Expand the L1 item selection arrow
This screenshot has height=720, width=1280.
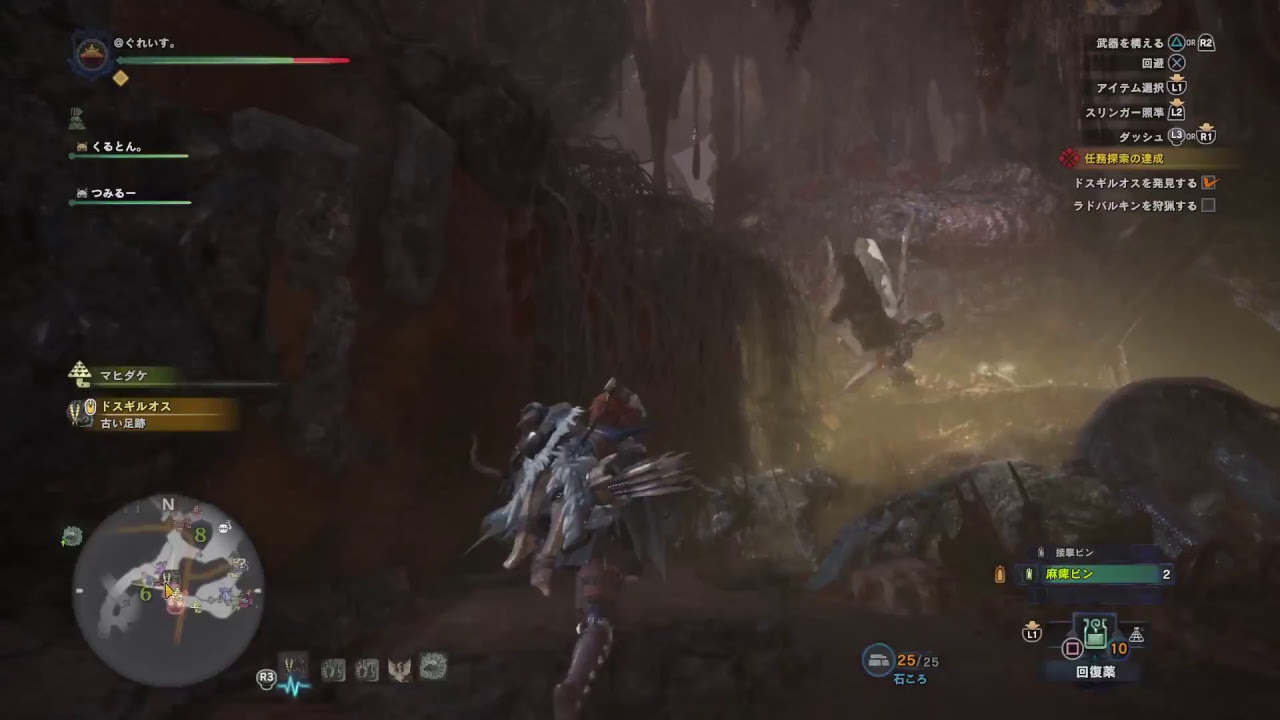1177,78
